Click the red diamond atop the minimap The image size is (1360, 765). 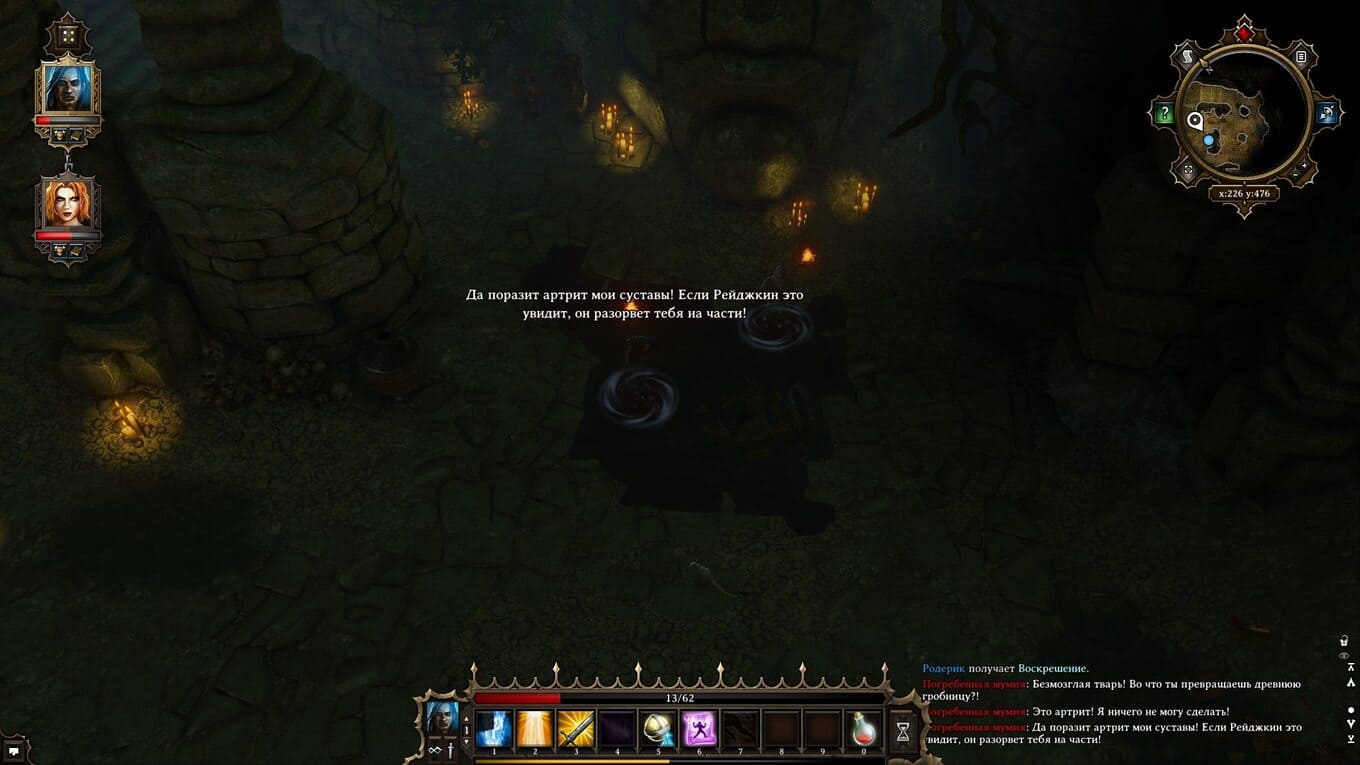pyautogui.click(x=1243, y=34)
